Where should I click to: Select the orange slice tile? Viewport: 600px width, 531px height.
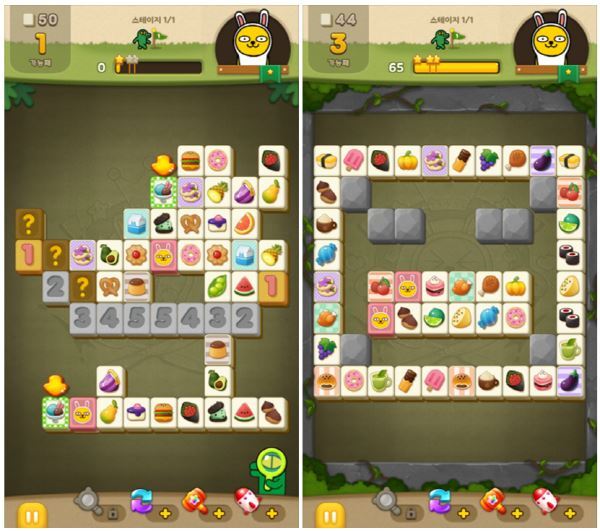245,222
